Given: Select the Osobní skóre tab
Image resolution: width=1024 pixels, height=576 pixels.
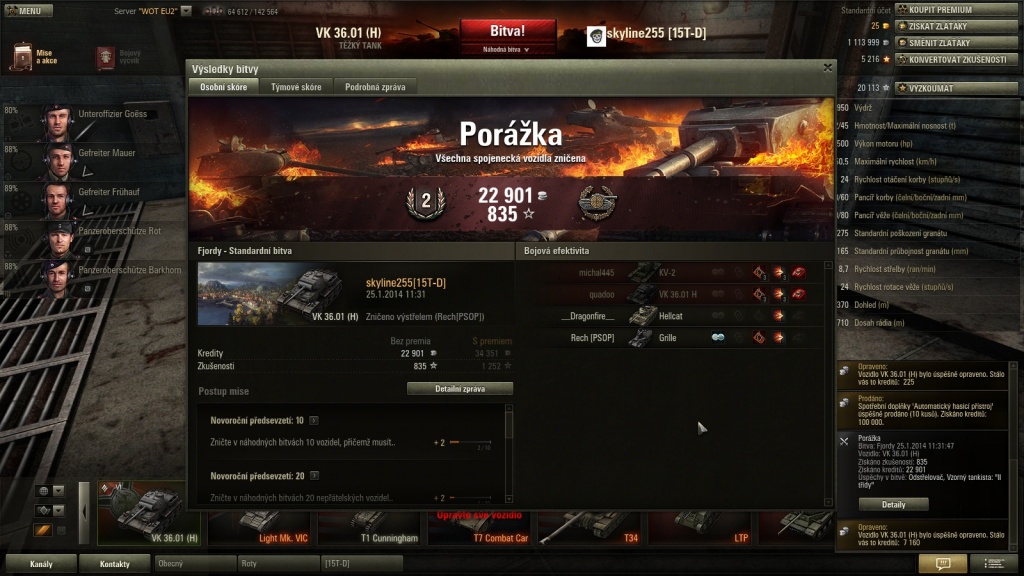Looking at the screenshot, I should point(223,87).
